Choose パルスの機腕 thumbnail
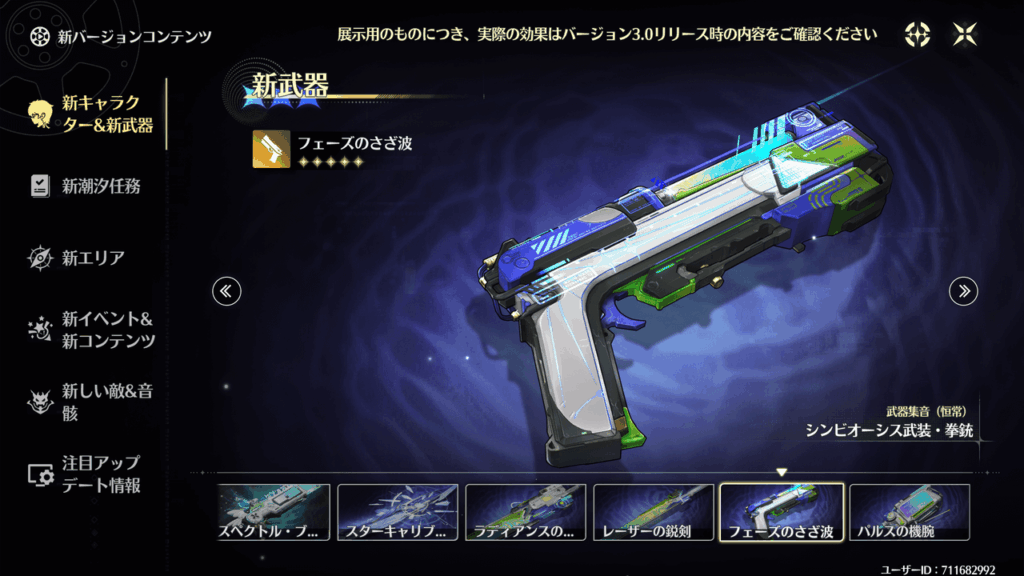Image resolution: width=1024 pixels, height=576 pixels. click(909, 512)
